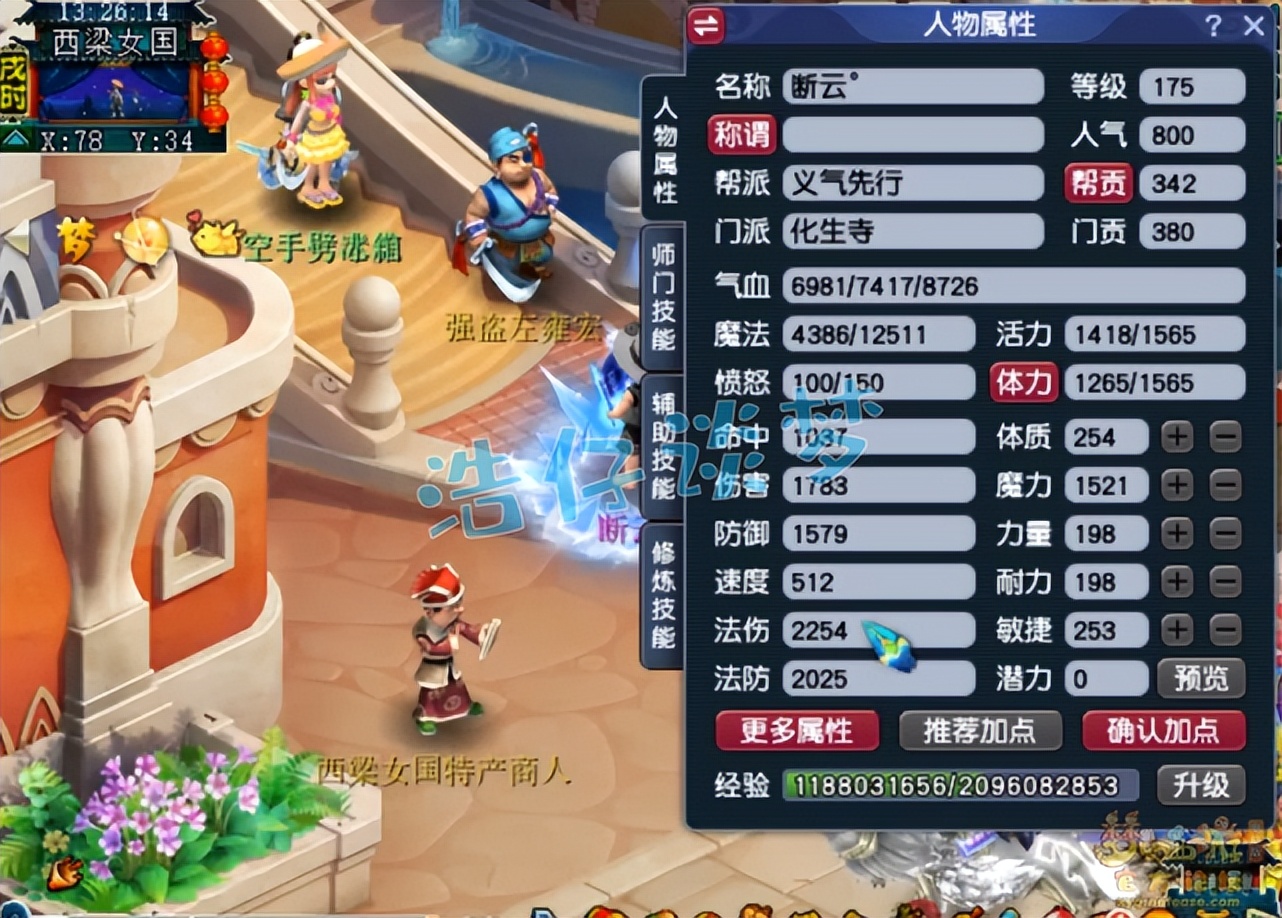The width and height of the screenshot is (1282, 918).
Task: Click the 升级 button next to the experience bar
Action: (x=1201, y=786)
